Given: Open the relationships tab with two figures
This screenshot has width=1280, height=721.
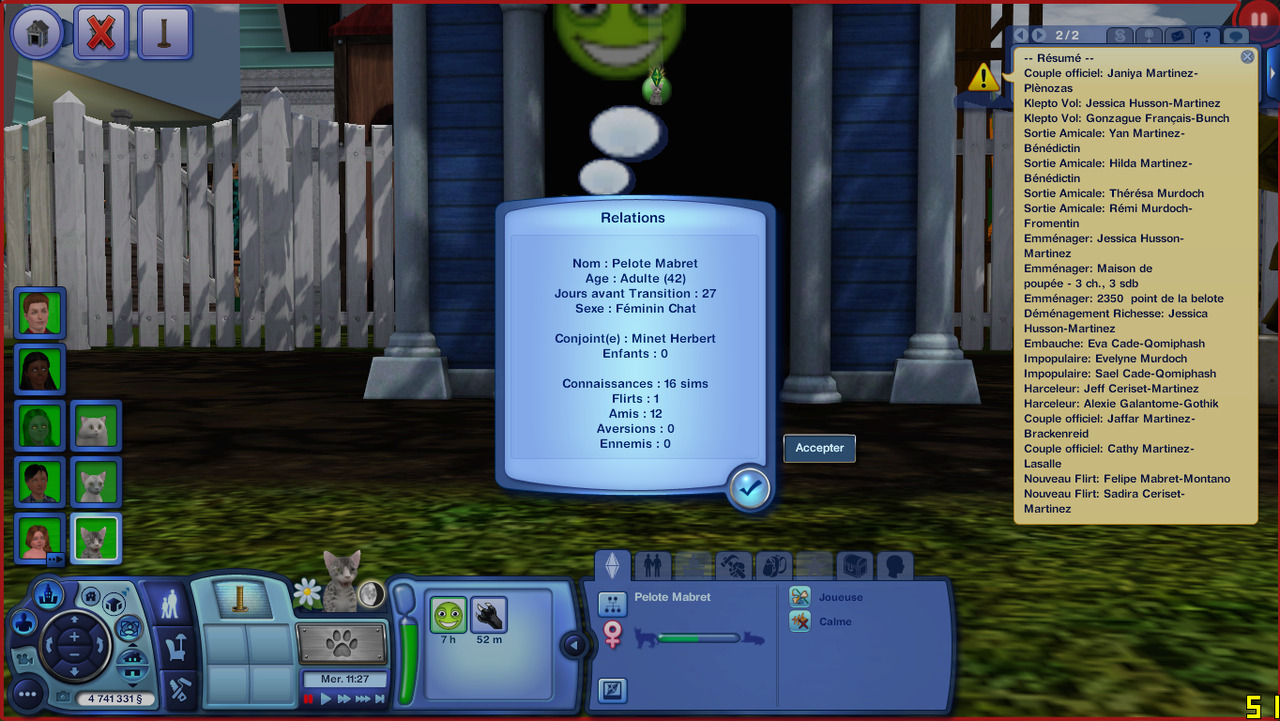Looking at the screenshot, I should coord(652,566).
